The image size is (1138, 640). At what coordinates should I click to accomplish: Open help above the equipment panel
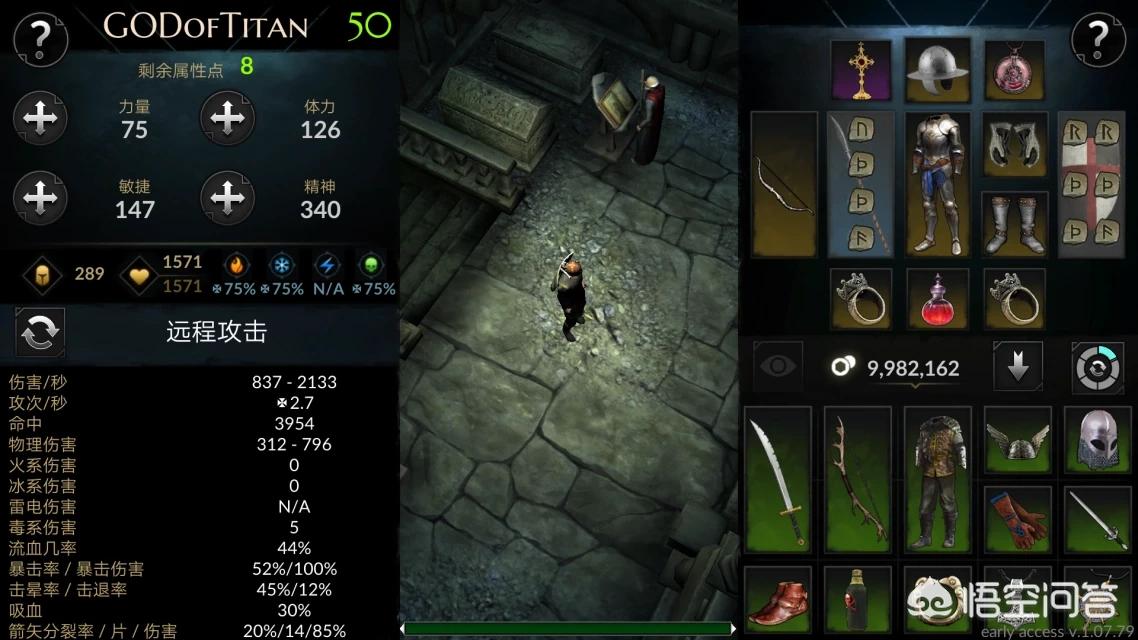(x=1098, y=39)
